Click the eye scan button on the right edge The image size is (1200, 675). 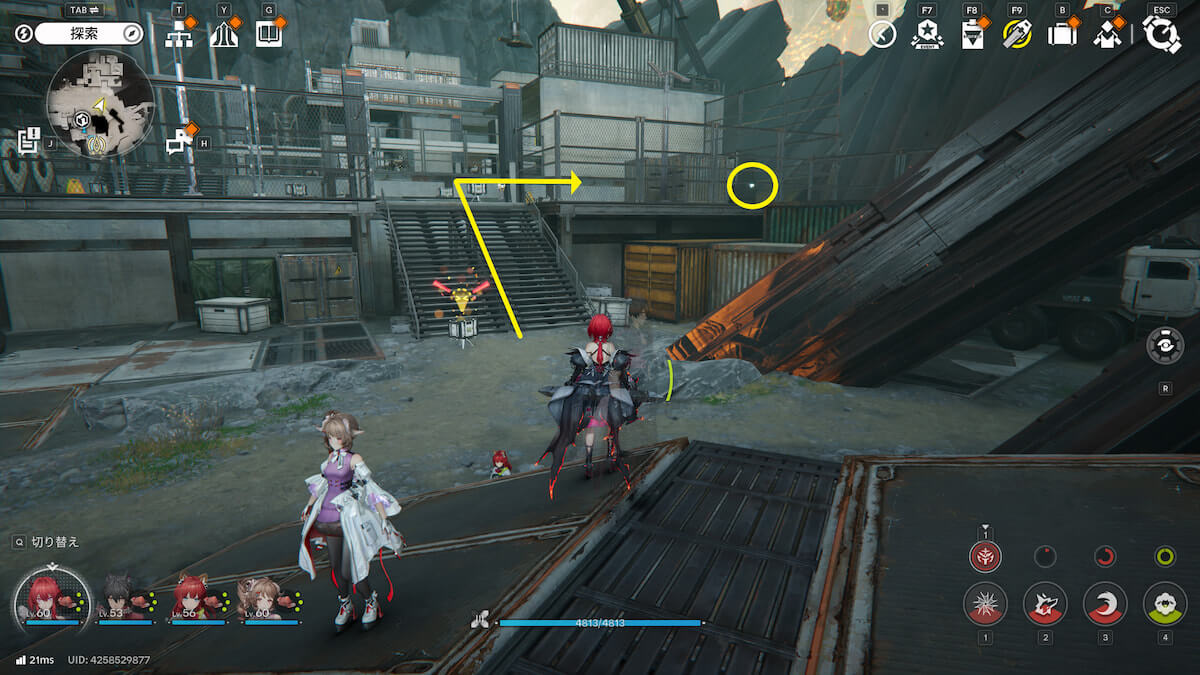(1165, 345)
